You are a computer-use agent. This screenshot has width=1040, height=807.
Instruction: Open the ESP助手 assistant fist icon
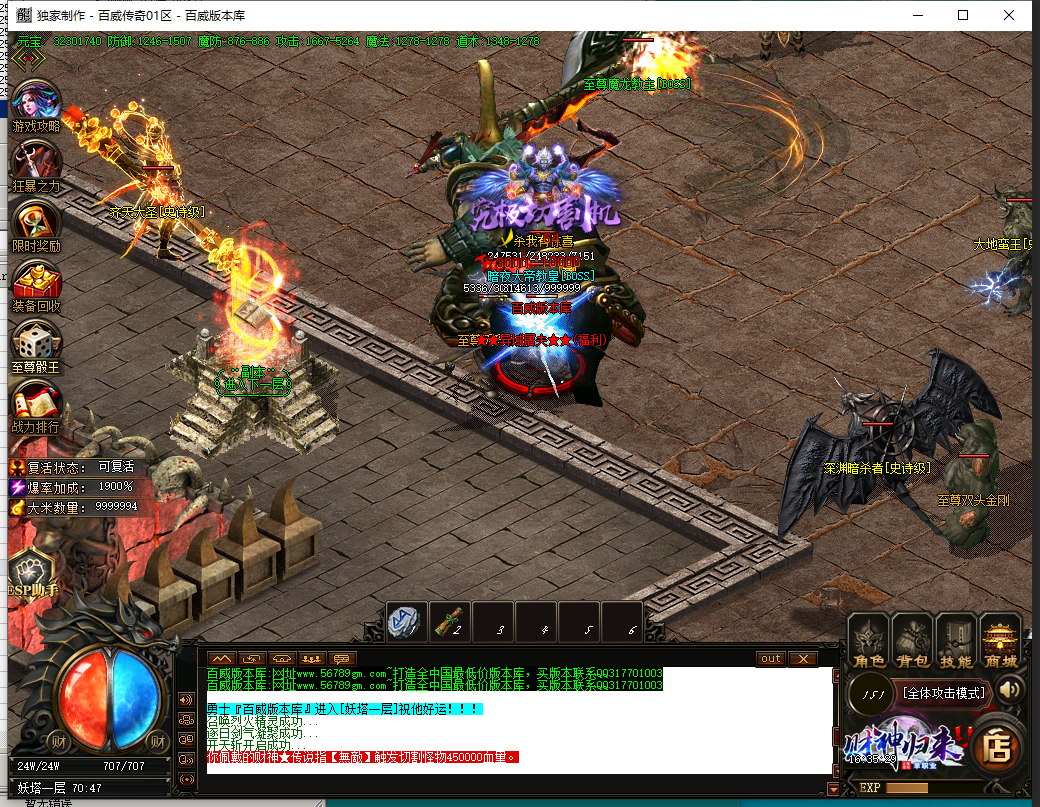[x=32, y=577]
